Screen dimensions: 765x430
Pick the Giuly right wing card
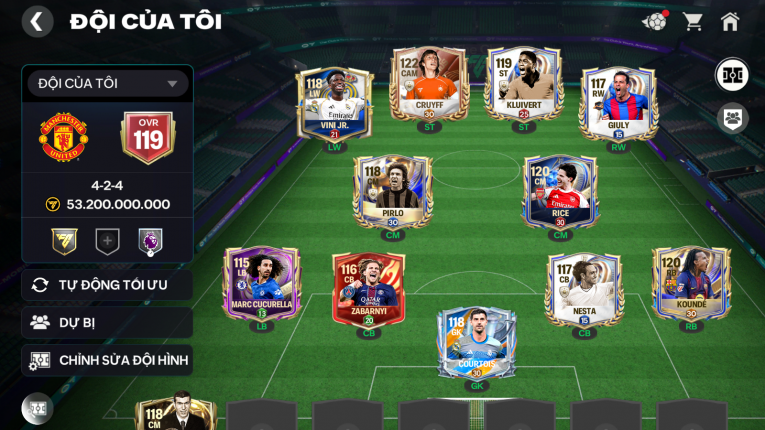pos(618,104)
